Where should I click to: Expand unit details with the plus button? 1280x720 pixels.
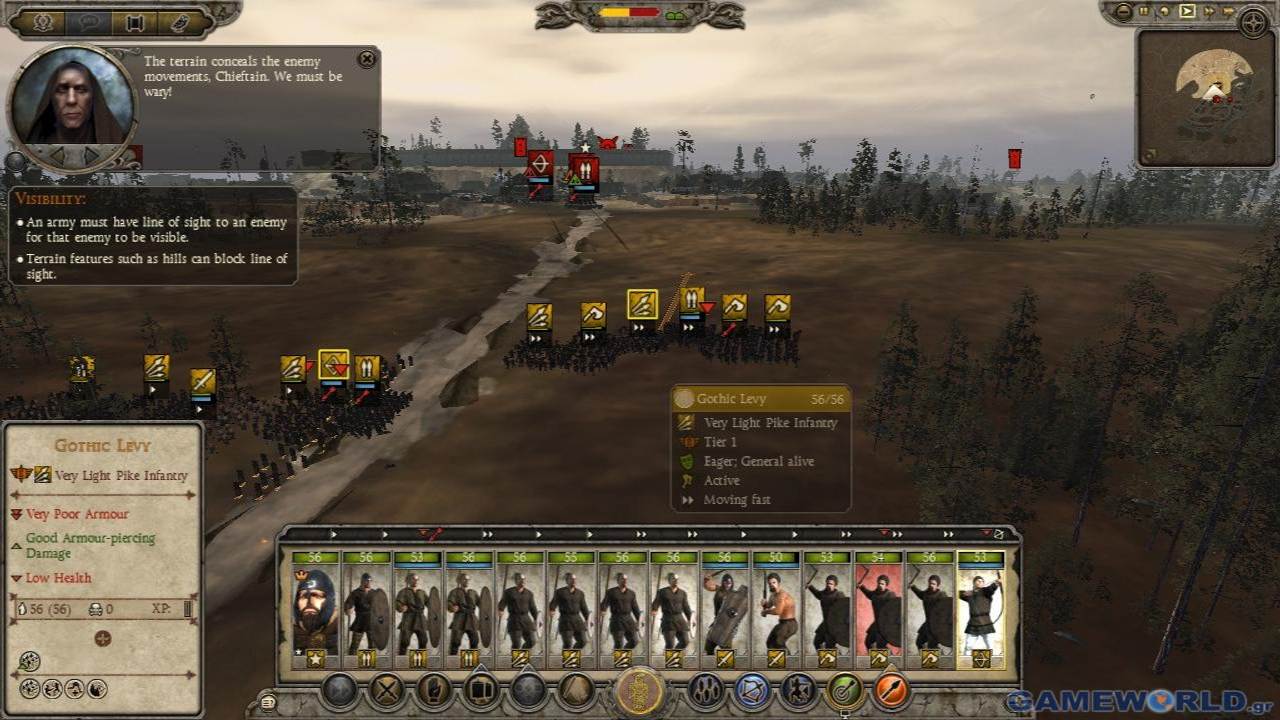coord(102,639)
